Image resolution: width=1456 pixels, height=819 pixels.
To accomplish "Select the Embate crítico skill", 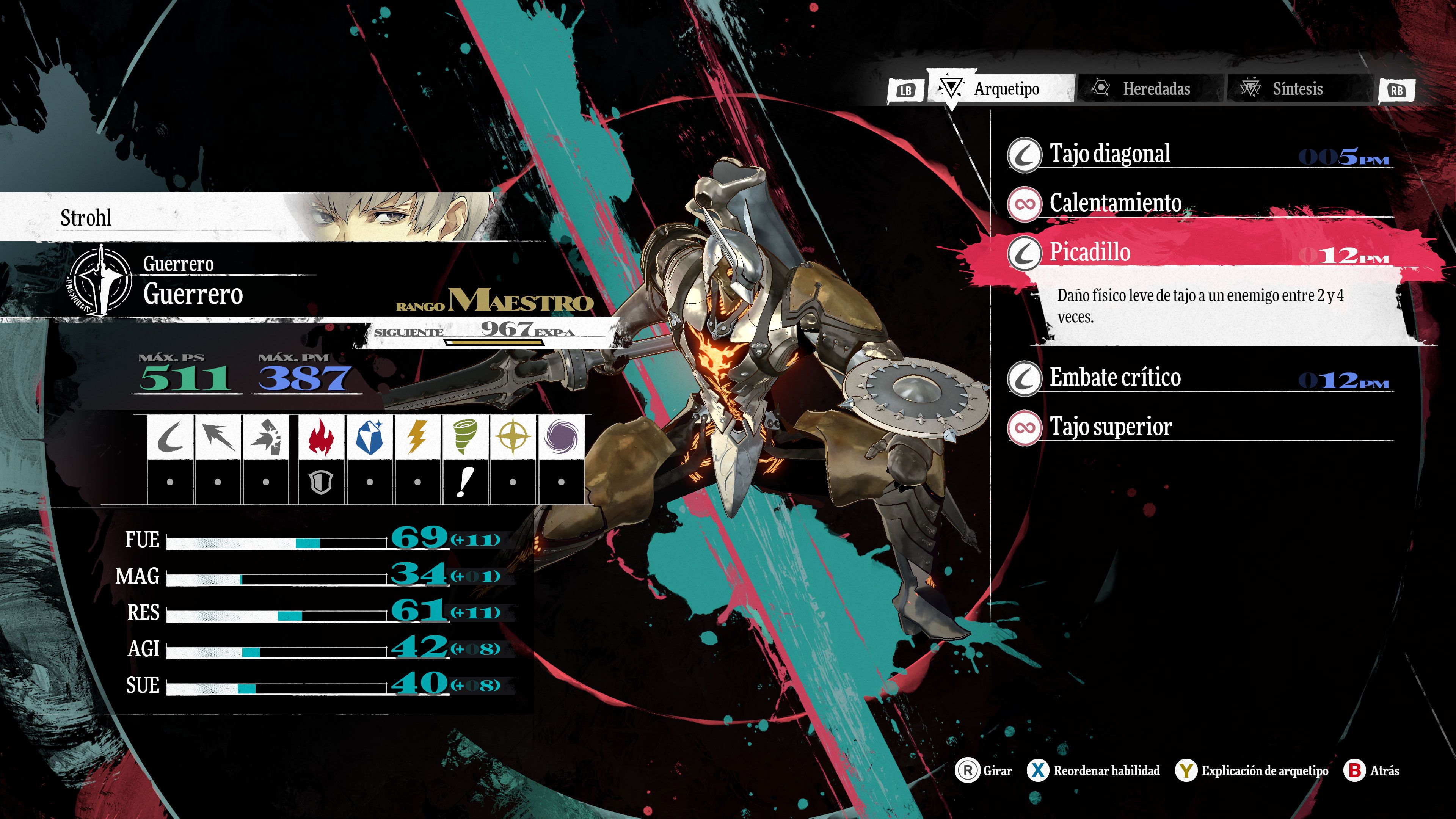I will pyautogui.click(x=1198, y=378).
